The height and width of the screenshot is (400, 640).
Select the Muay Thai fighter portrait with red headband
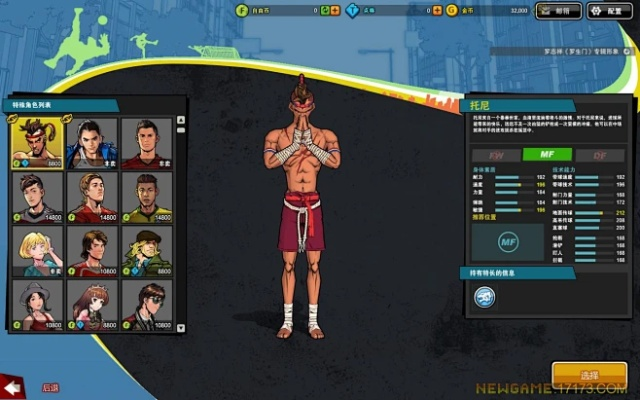(x=37, y=143)
